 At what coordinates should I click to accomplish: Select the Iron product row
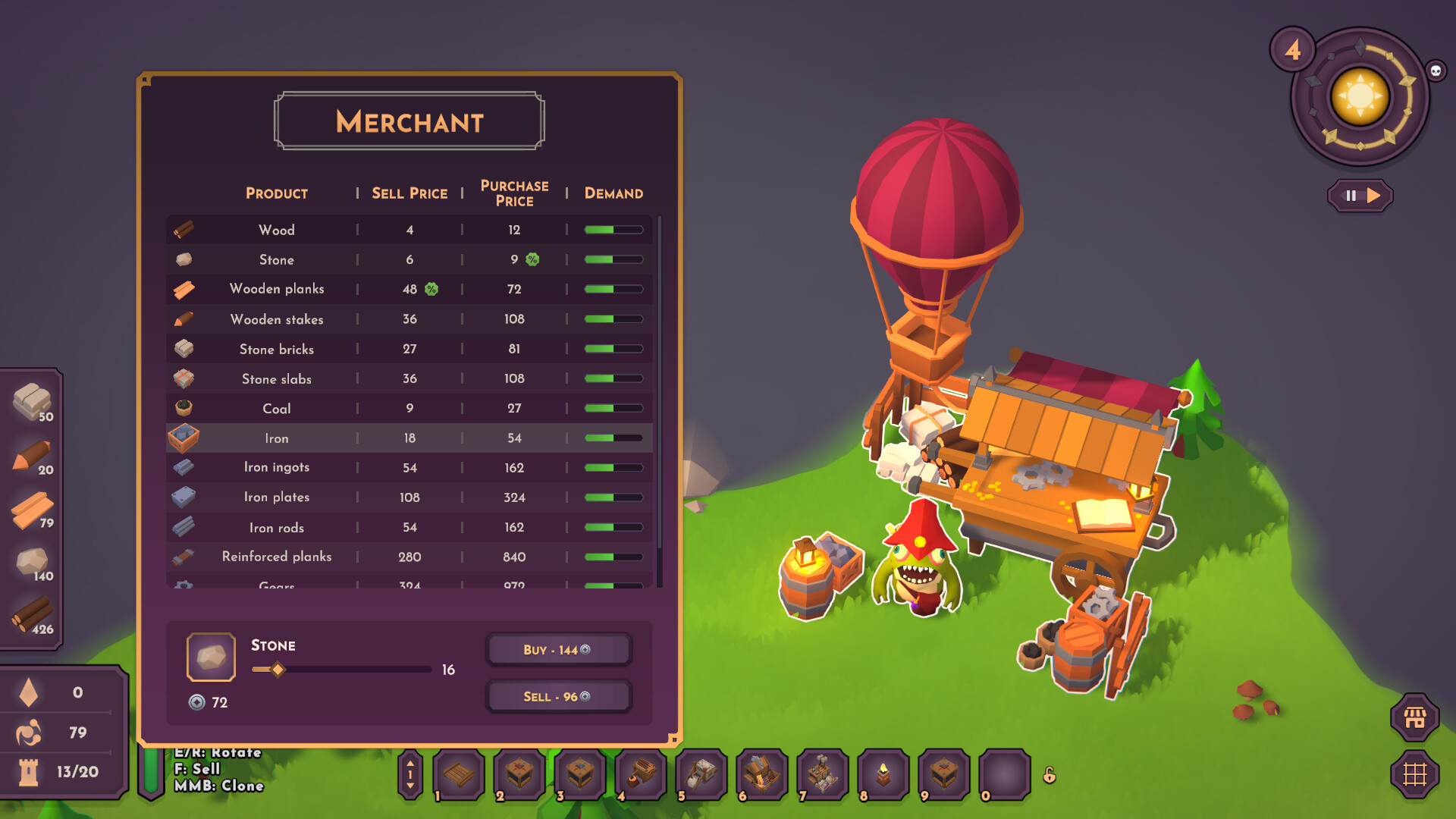click(409, 438)
